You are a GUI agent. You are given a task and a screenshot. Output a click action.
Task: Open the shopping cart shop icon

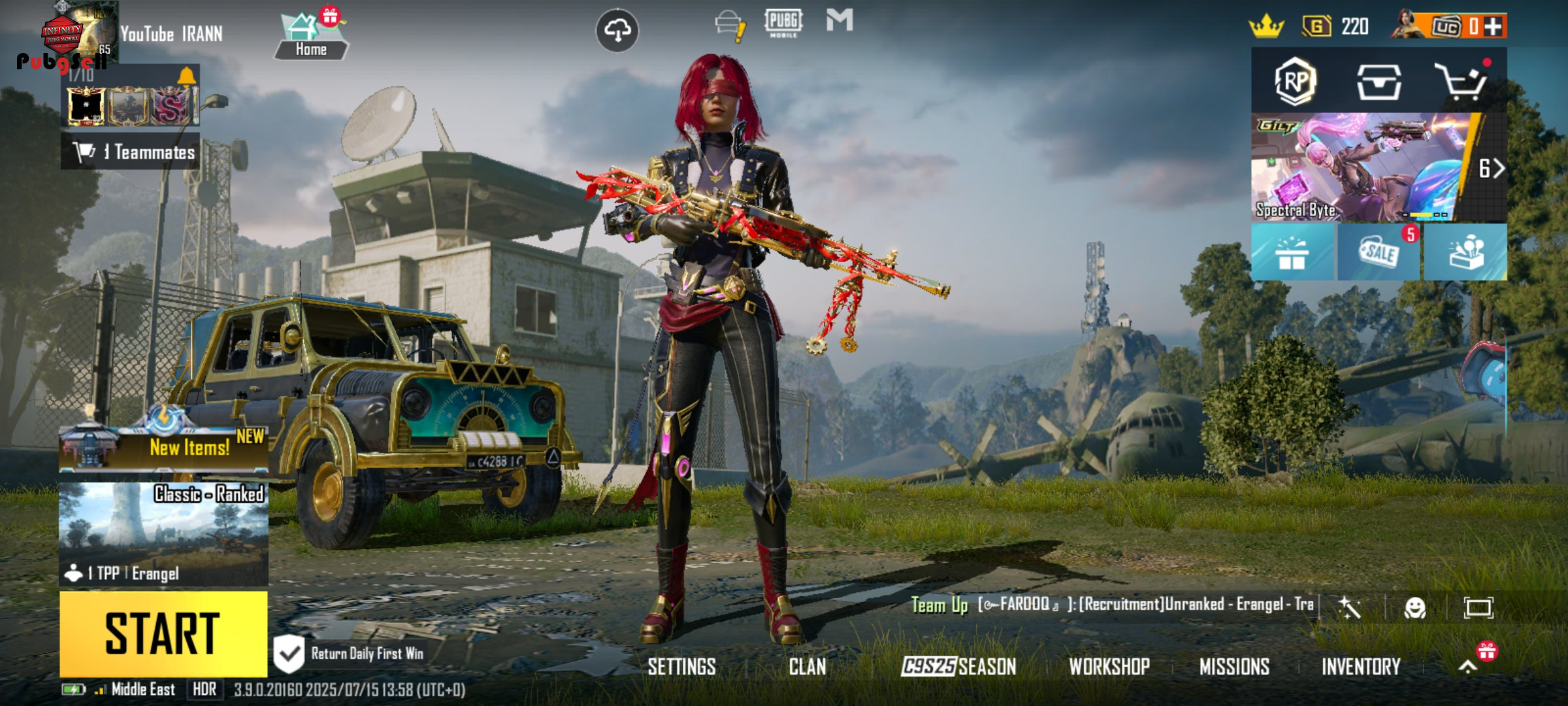click(1461, 82)
